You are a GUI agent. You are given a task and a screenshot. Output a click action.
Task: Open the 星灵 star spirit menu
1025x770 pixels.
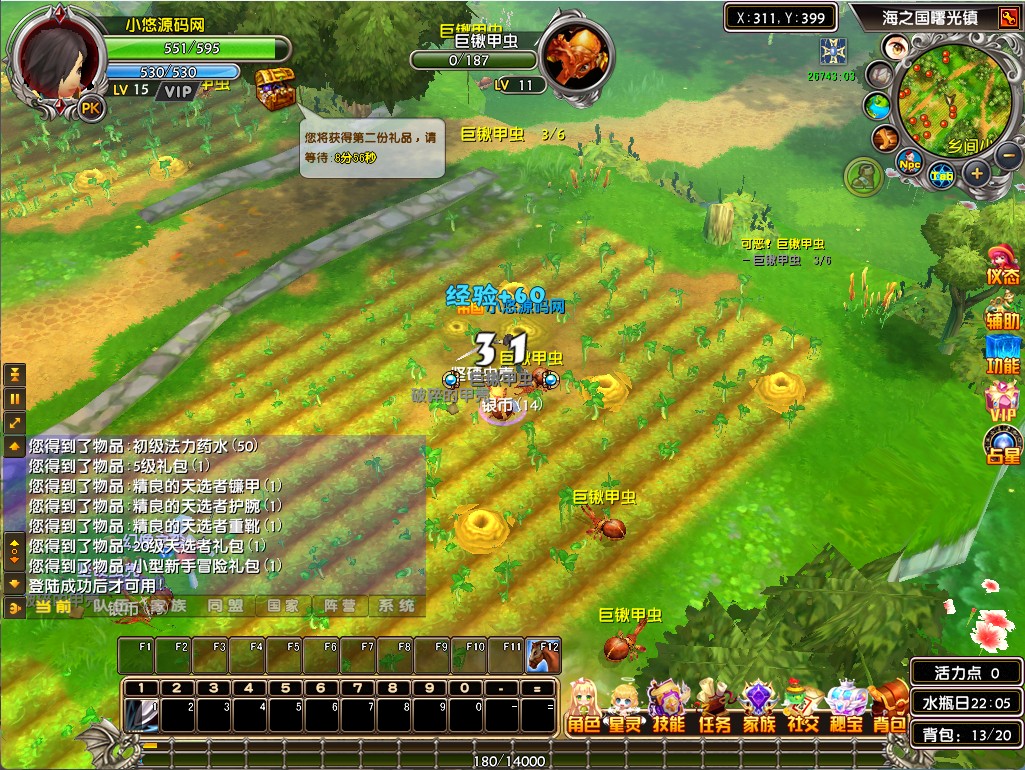(626, 710)
